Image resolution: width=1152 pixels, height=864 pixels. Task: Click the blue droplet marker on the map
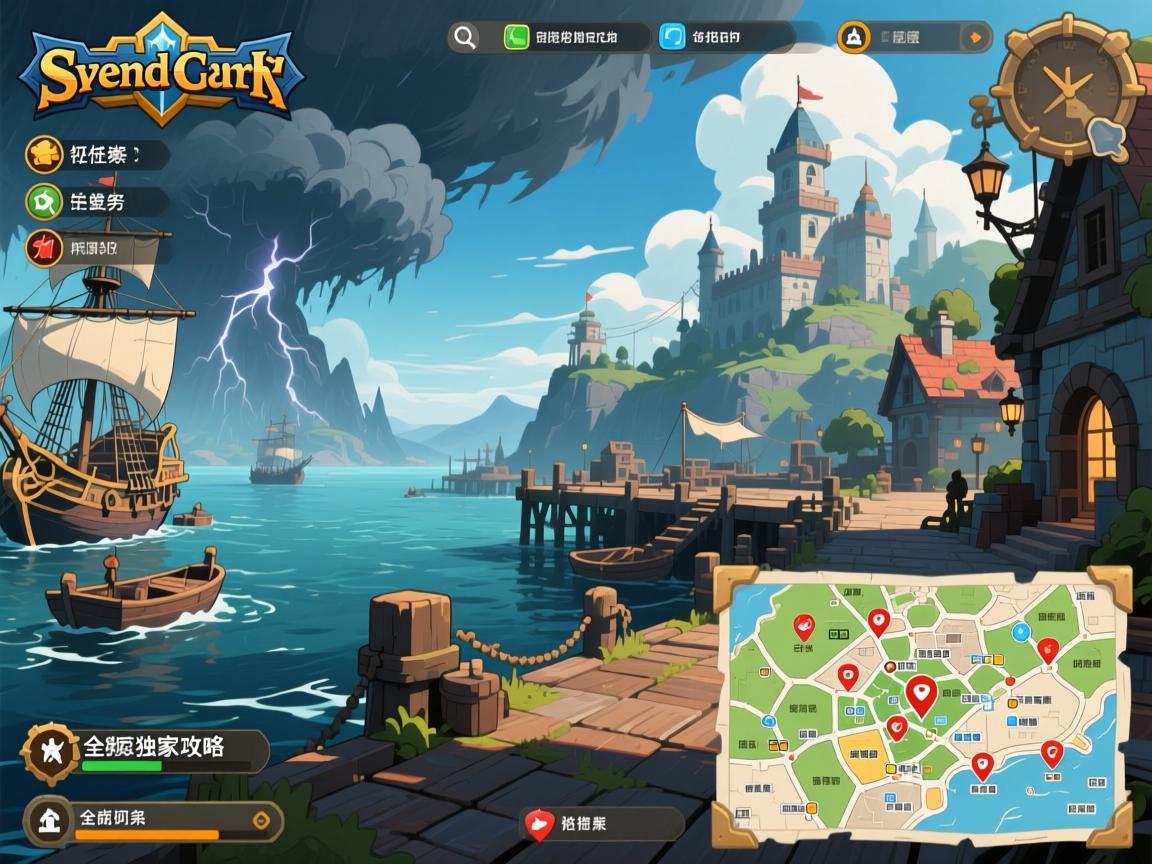point(1020,631)
